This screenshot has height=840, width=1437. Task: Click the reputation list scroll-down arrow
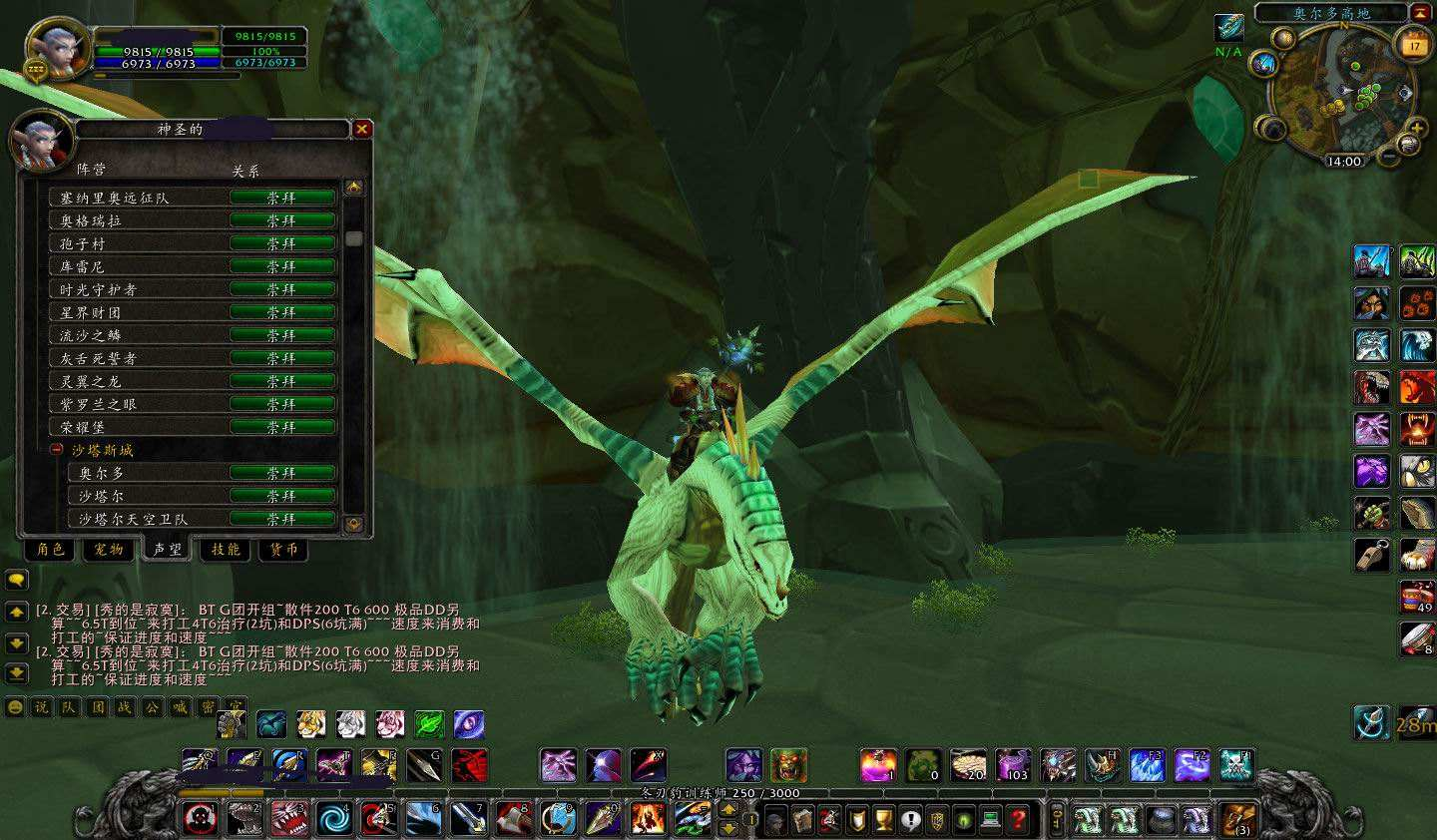pos(354,523)
